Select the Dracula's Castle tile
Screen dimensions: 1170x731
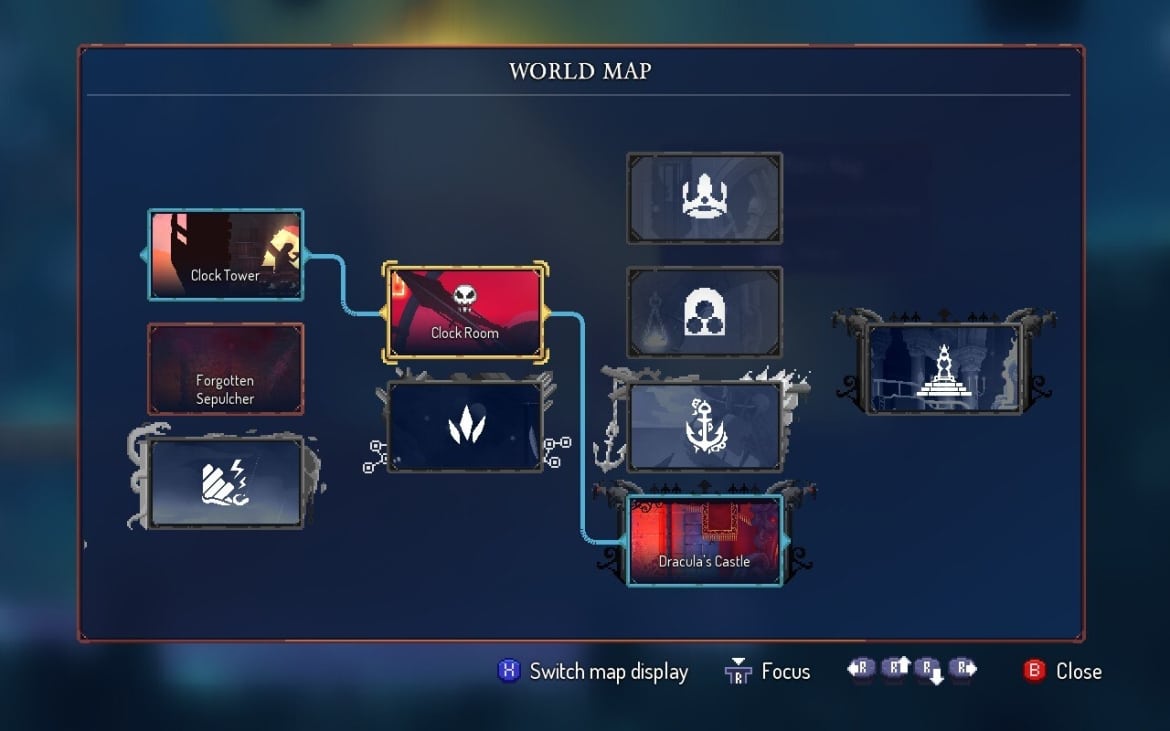[x=705, y=540]
